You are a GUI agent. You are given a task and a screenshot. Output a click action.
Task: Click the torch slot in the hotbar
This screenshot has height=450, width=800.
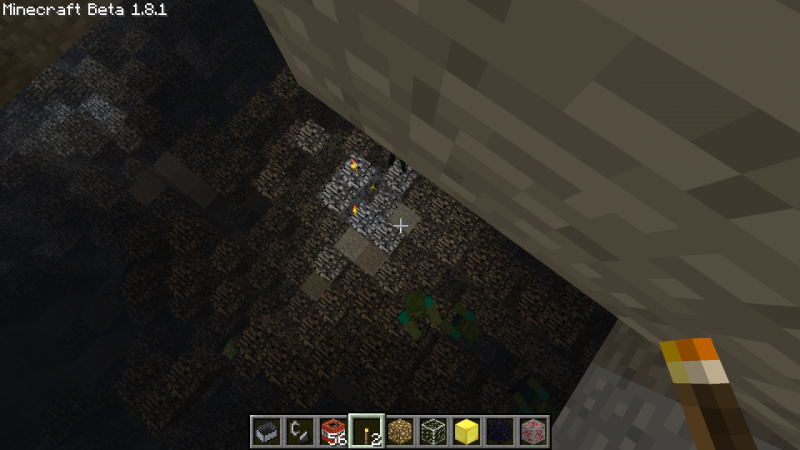point(366,431)
